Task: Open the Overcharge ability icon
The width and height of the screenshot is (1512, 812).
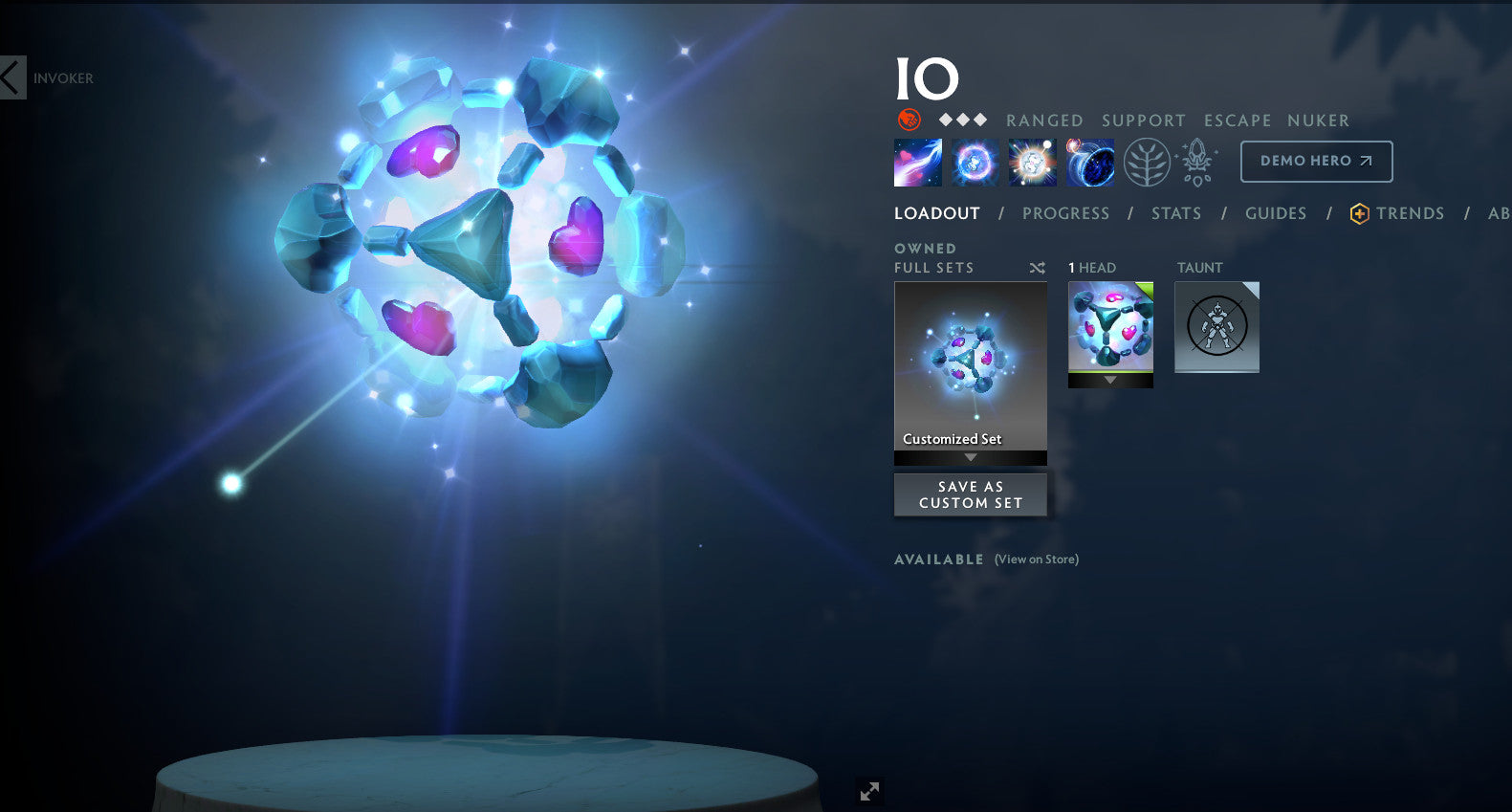Action: (x=1032, y=161)
